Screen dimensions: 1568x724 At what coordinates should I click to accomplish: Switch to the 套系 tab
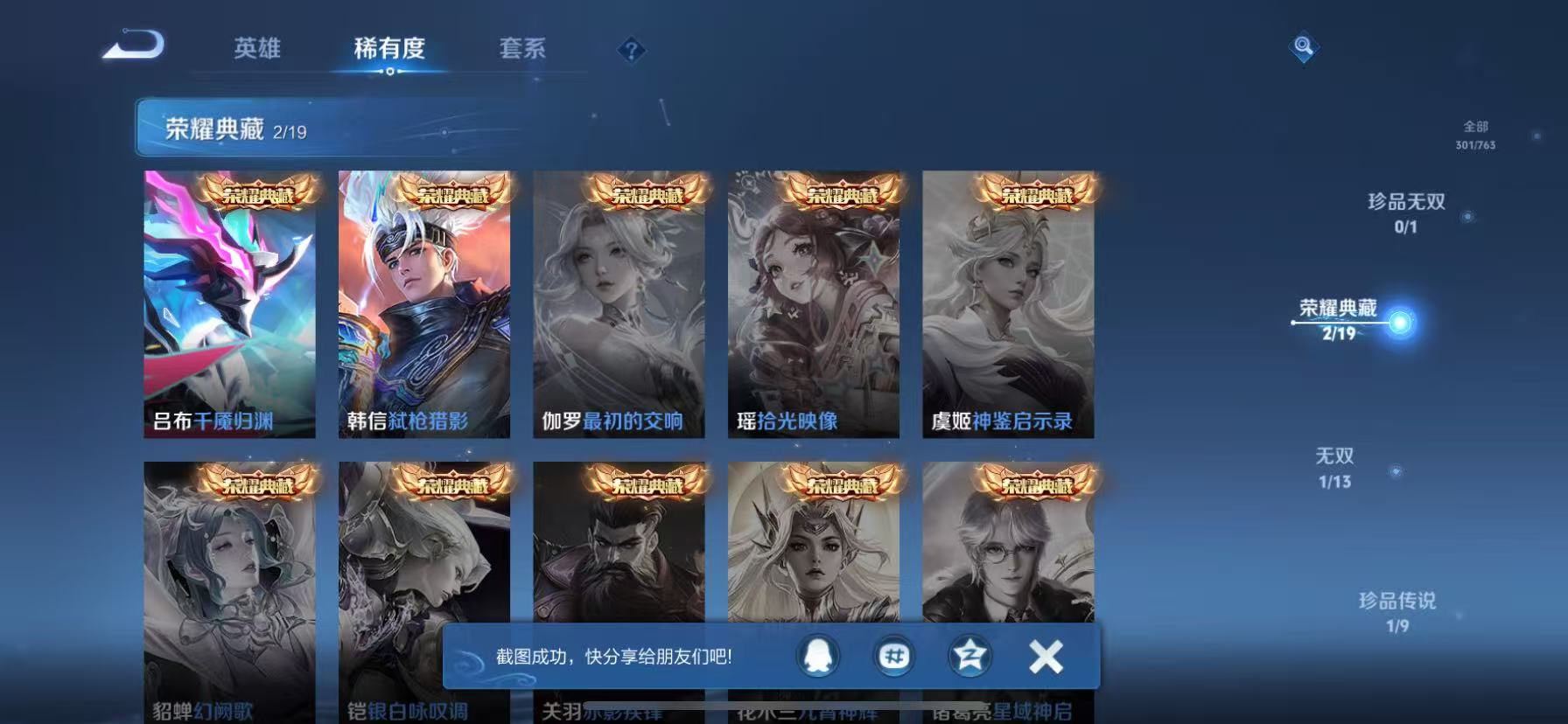(x=522, y=50)
